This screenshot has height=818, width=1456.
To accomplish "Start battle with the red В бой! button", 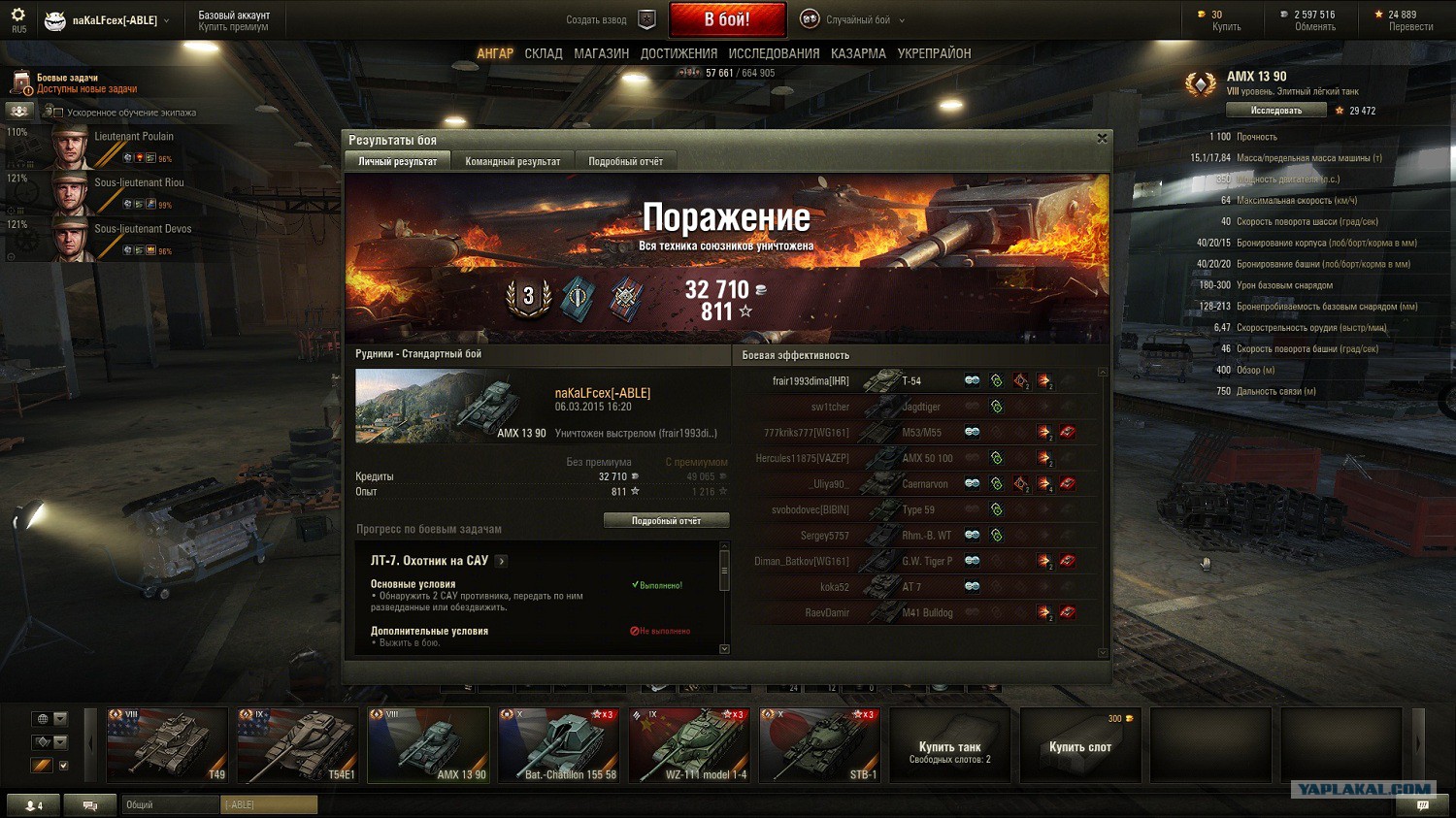I will point(727,19).
